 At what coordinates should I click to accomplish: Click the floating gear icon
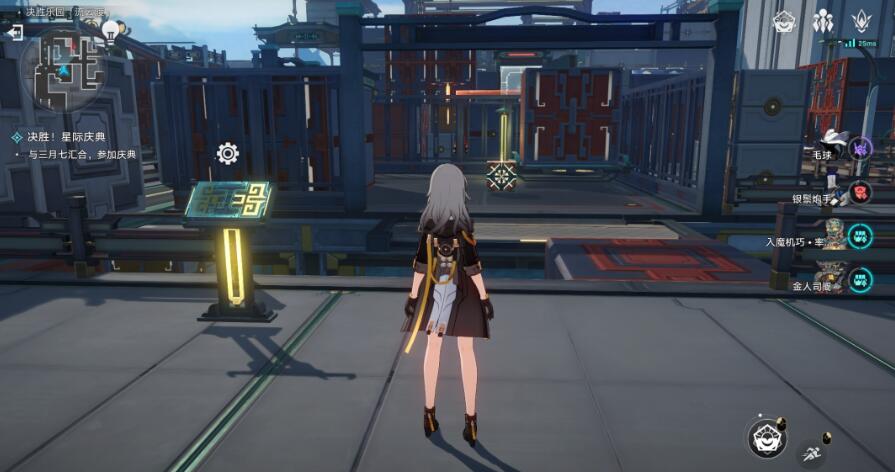tap(227, 153)
